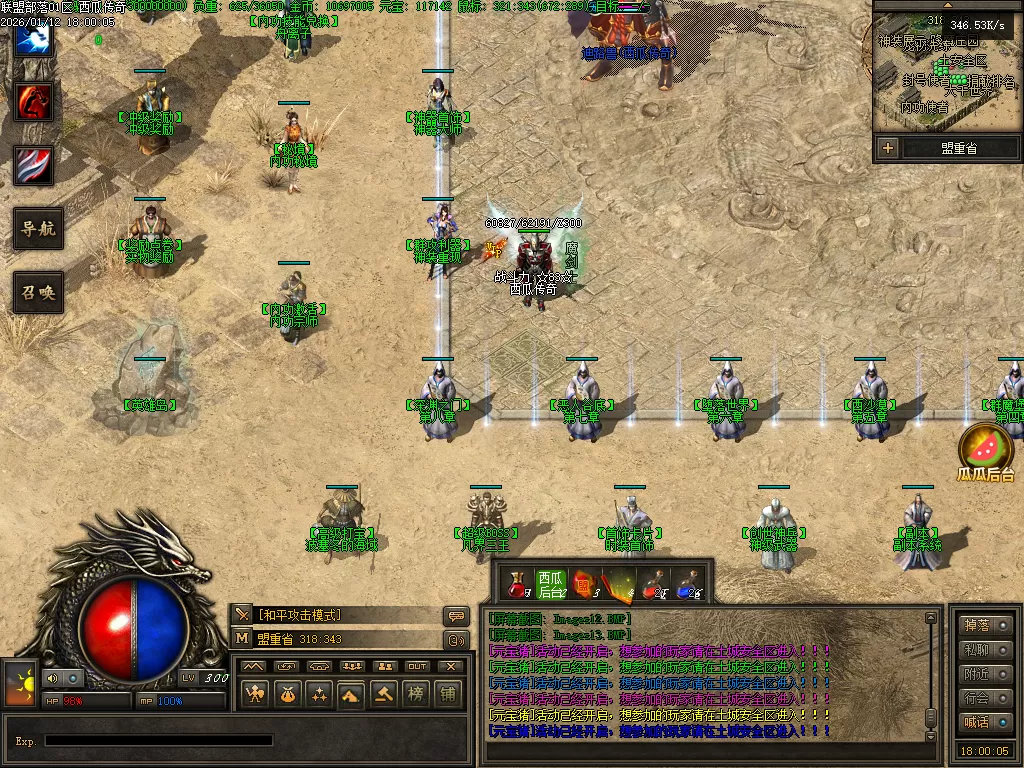
Task: Switch to the 私聊 private chat channel
Action: [984, 649]
